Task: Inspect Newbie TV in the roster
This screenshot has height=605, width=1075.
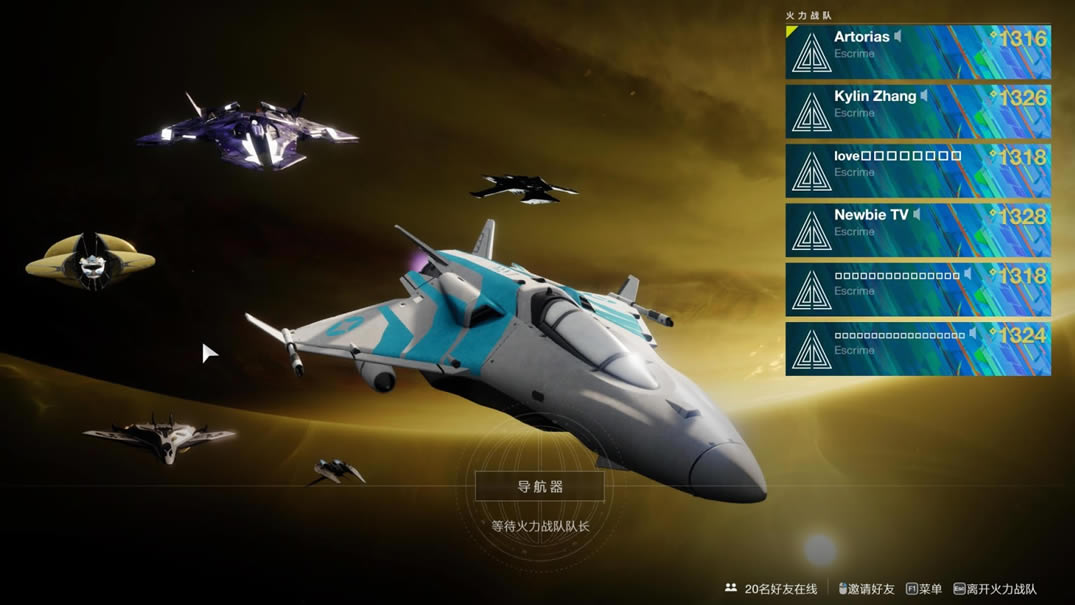Action: click(917, 229)
